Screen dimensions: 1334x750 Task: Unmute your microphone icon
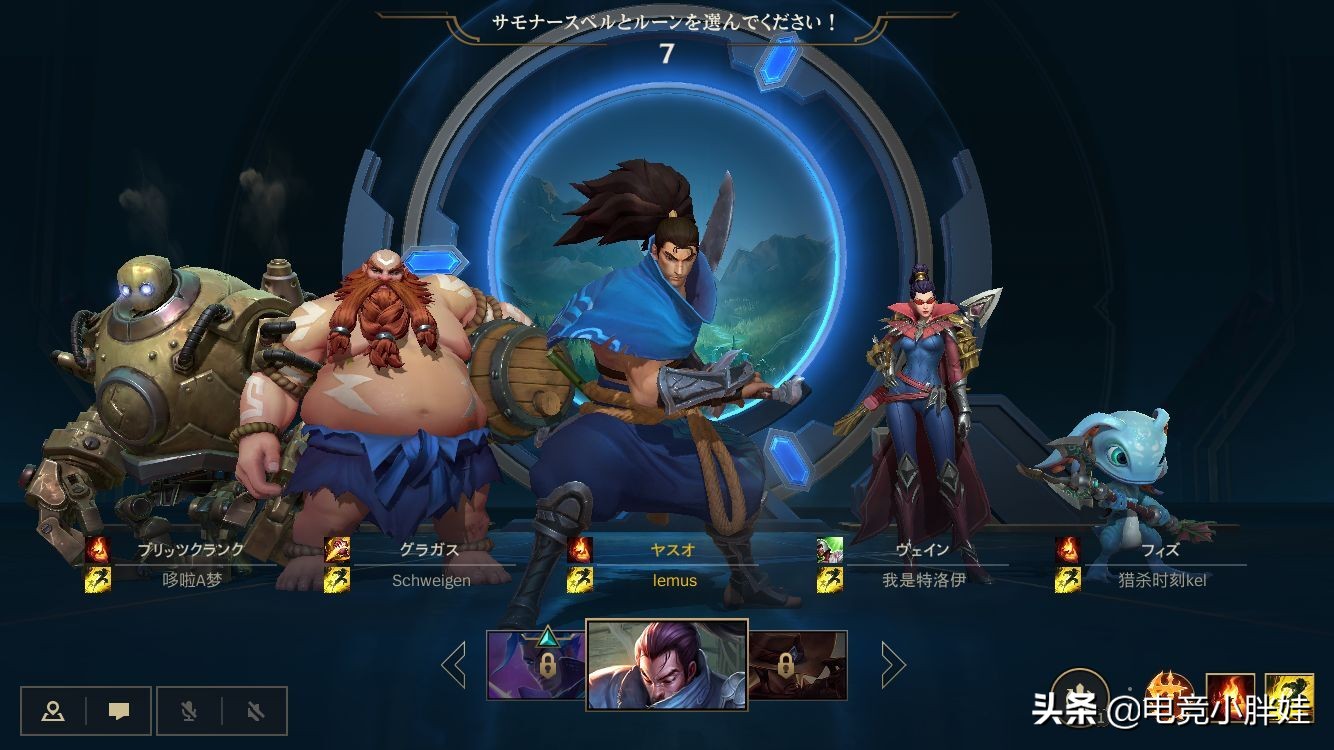(190, 712)
